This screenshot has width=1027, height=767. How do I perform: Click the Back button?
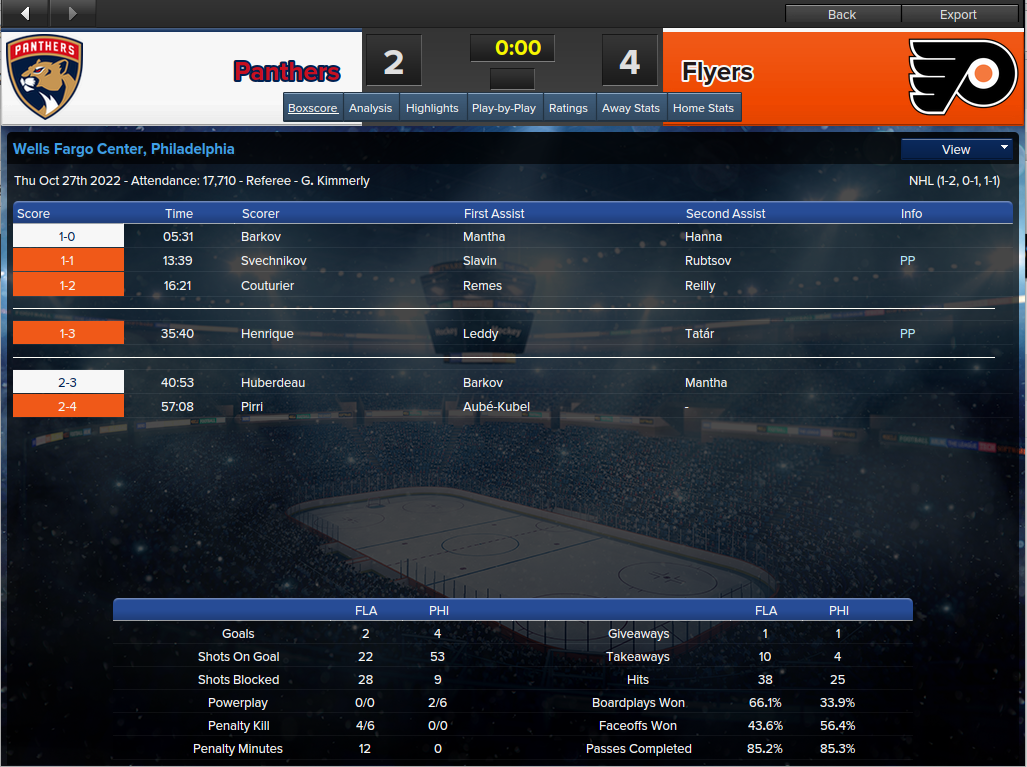[x=842, y=14]
